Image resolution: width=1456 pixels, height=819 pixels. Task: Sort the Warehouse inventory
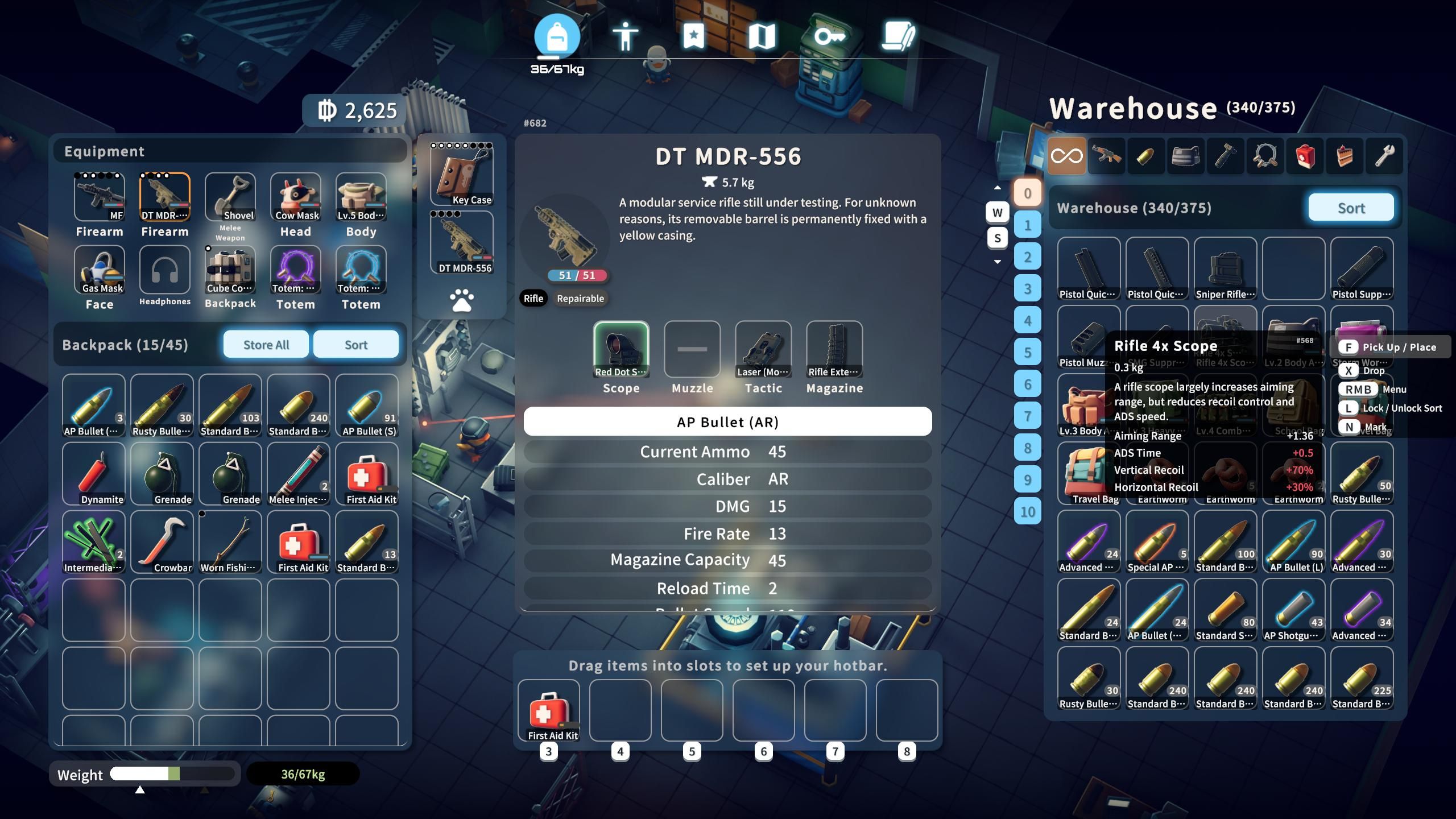click(1350, 208)
